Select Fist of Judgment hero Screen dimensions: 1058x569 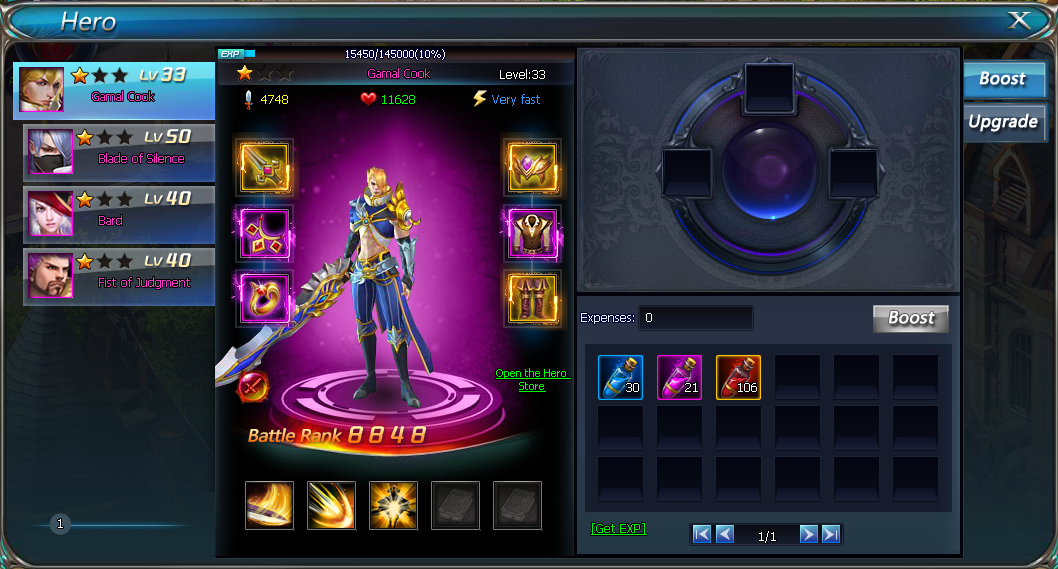pyautogui.click(x=120, y=275)
